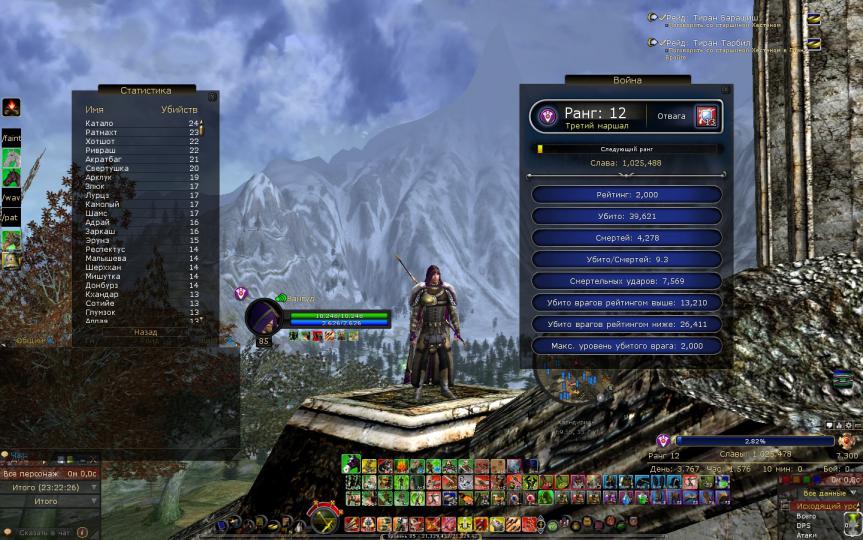
Task: Click the Отвага icon in Война panel
Action: (708, 116)
